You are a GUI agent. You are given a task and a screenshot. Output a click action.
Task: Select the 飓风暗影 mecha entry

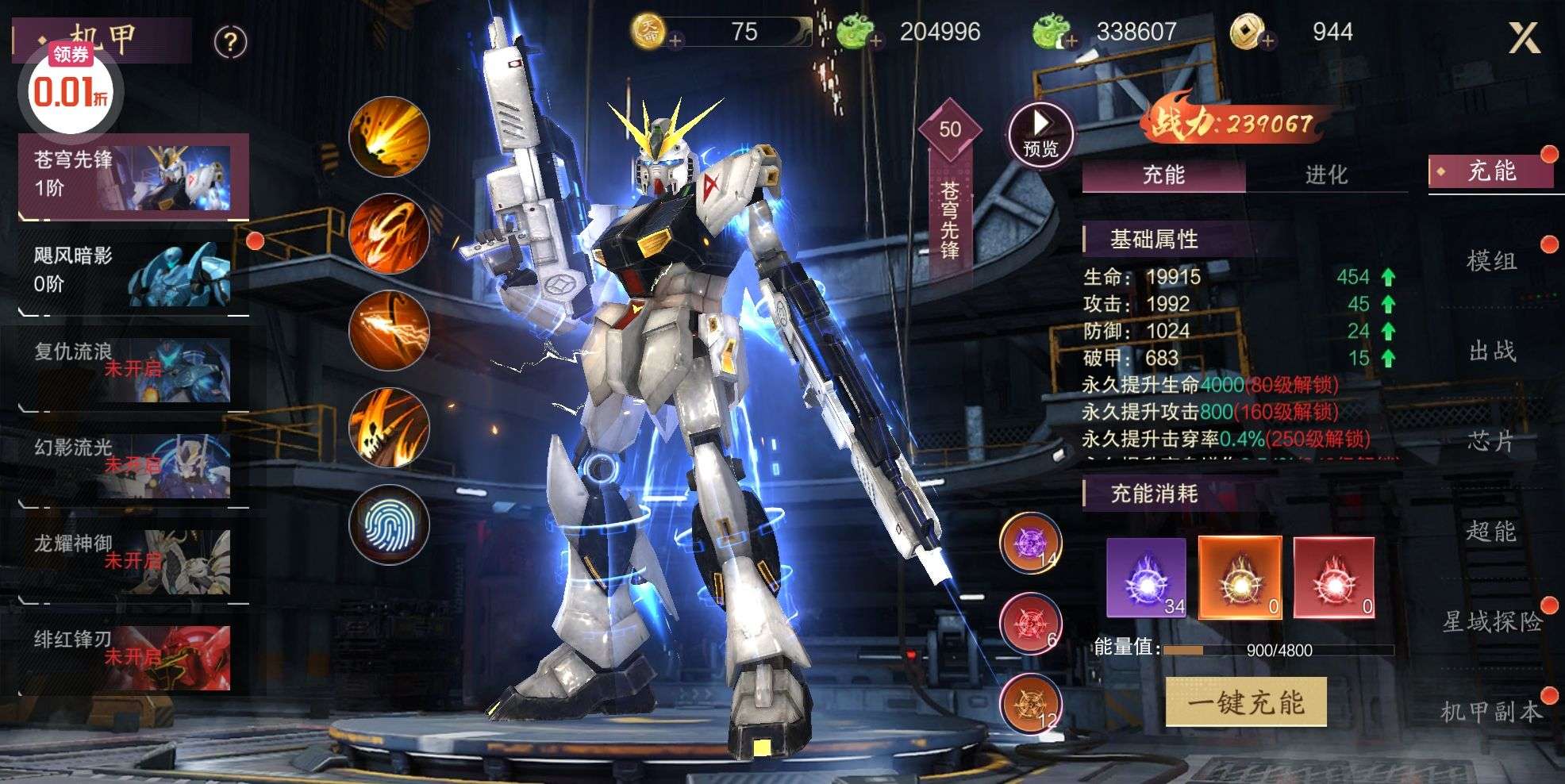[133, 272]
